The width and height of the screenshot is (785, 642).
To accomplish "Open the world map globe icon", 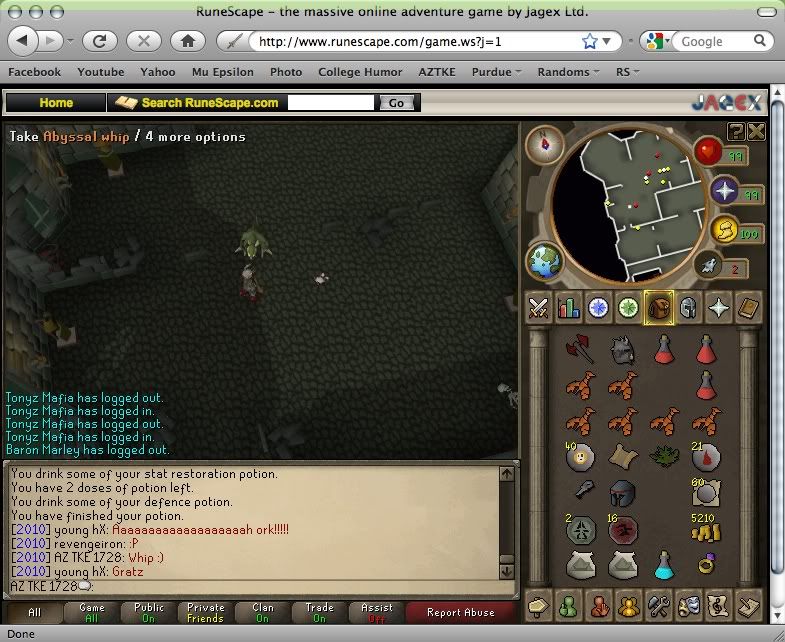I will (546, 262).
